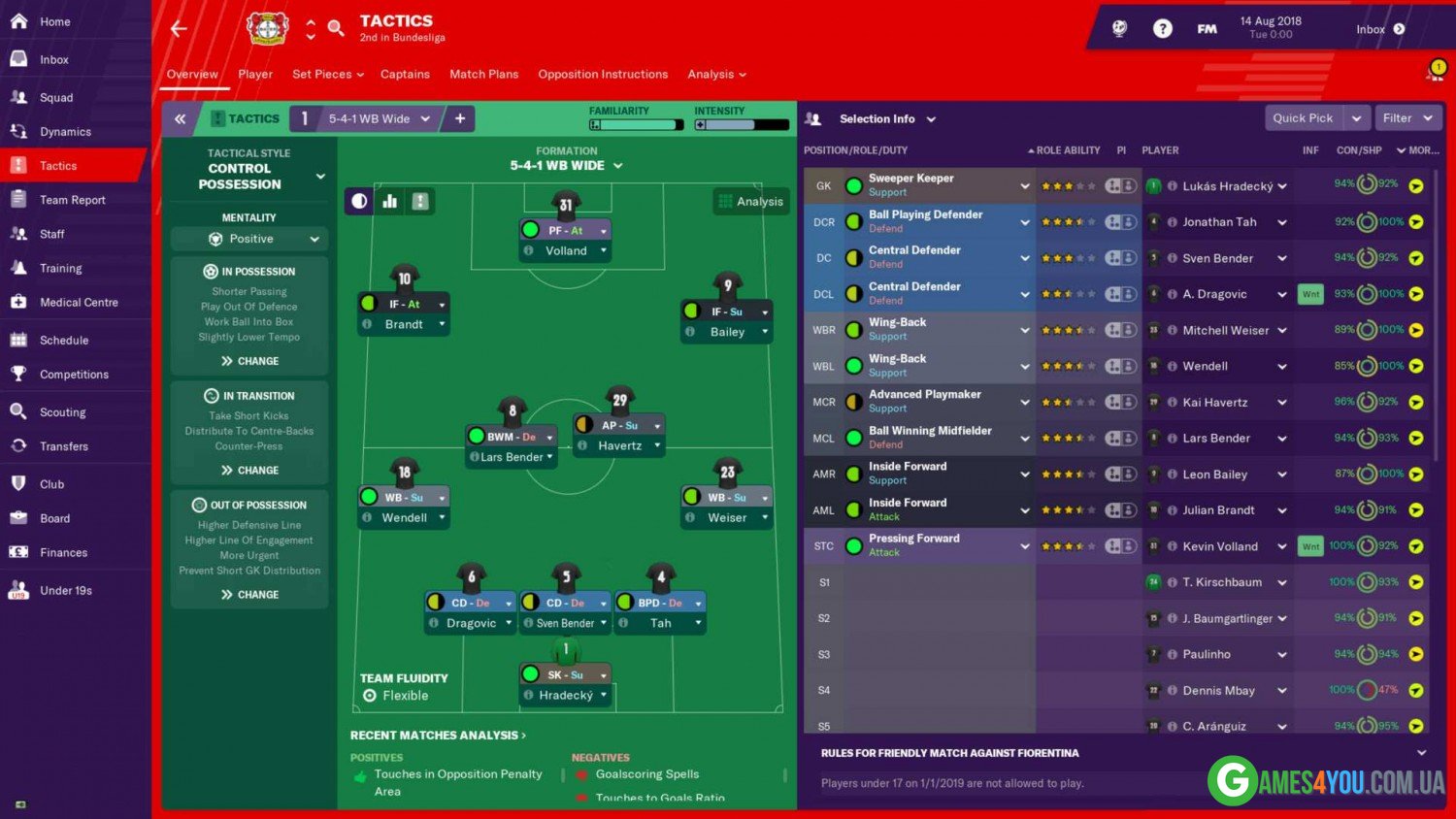Image resolution: width=1456 pixels, height=819 pixels.
Task: Open the Opposition Instructions tab
Action: pyautogui.click(x=603, y=74)
